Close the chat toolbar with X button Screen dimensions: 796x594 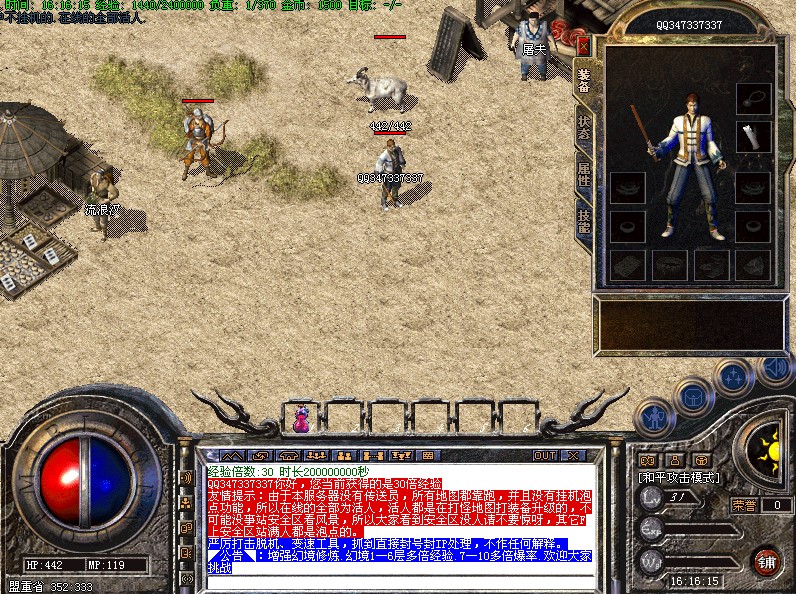click(573, 456)
